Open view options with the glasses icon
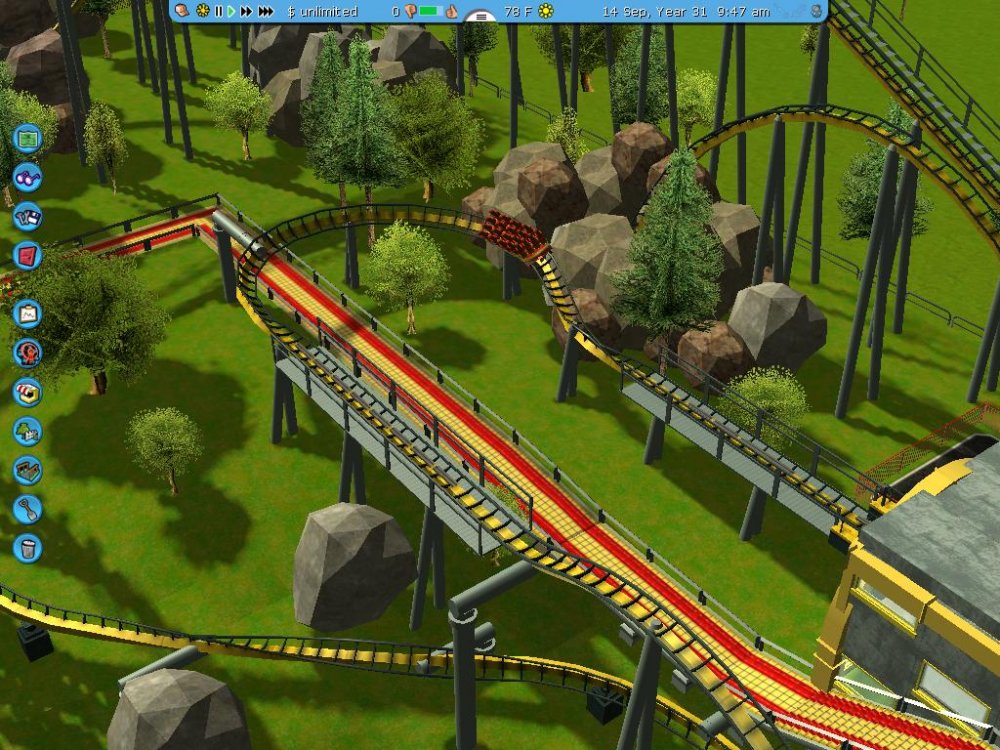The height and width of the screenshot is (750, 1000). point(27,176)
